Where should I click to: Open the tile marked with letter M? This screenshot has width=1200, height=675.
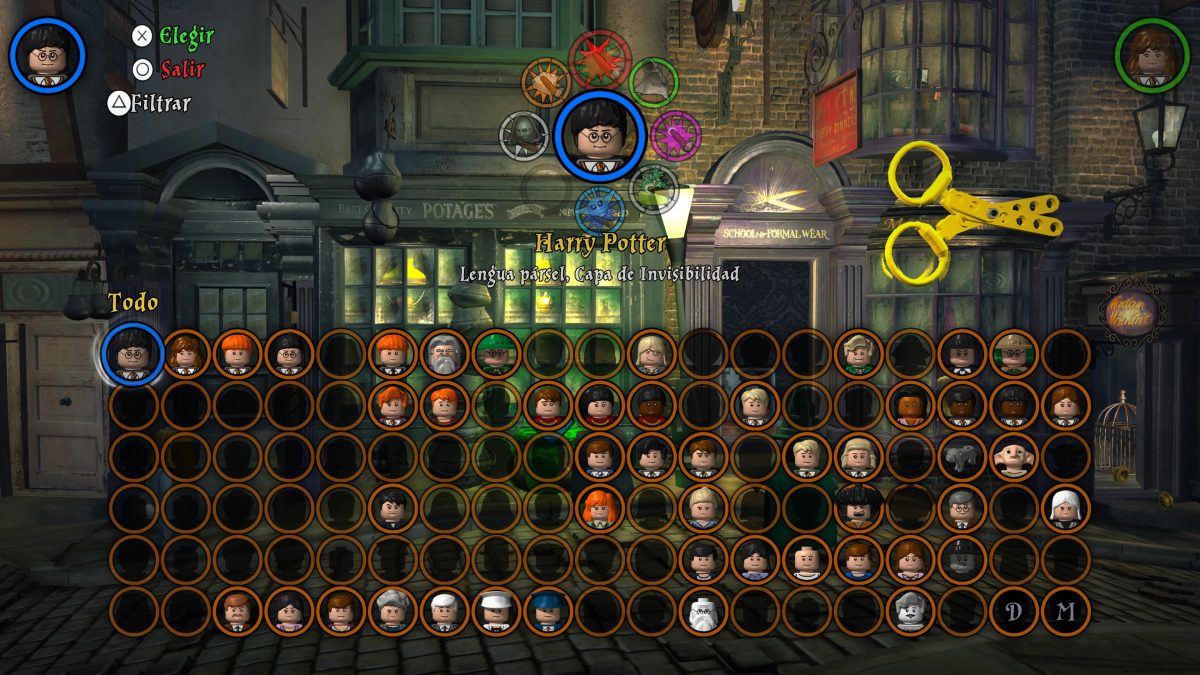coord(1065,611)
